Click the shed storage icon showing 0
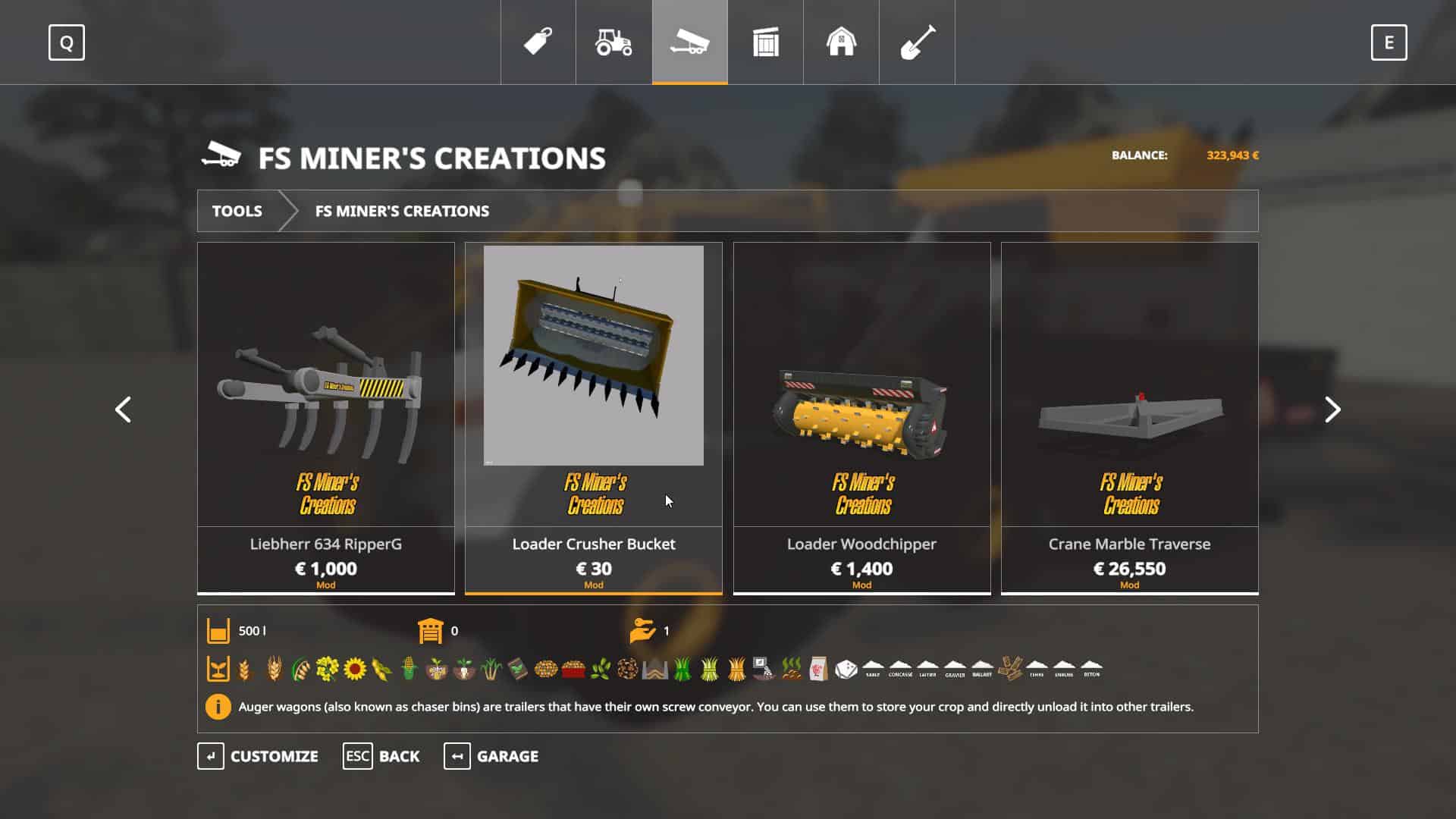 pyautogui.click(x=430, y=630)
